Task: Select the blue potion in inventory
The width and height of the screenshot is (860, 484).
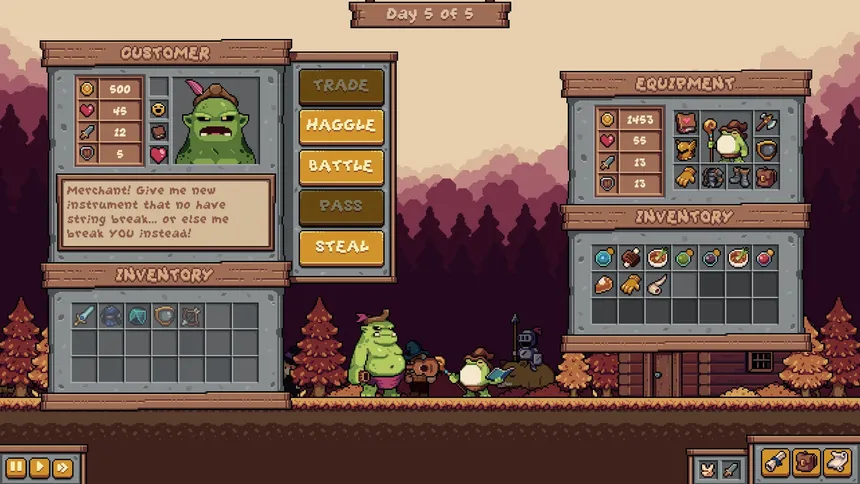Action: click(x=604, y=257)
